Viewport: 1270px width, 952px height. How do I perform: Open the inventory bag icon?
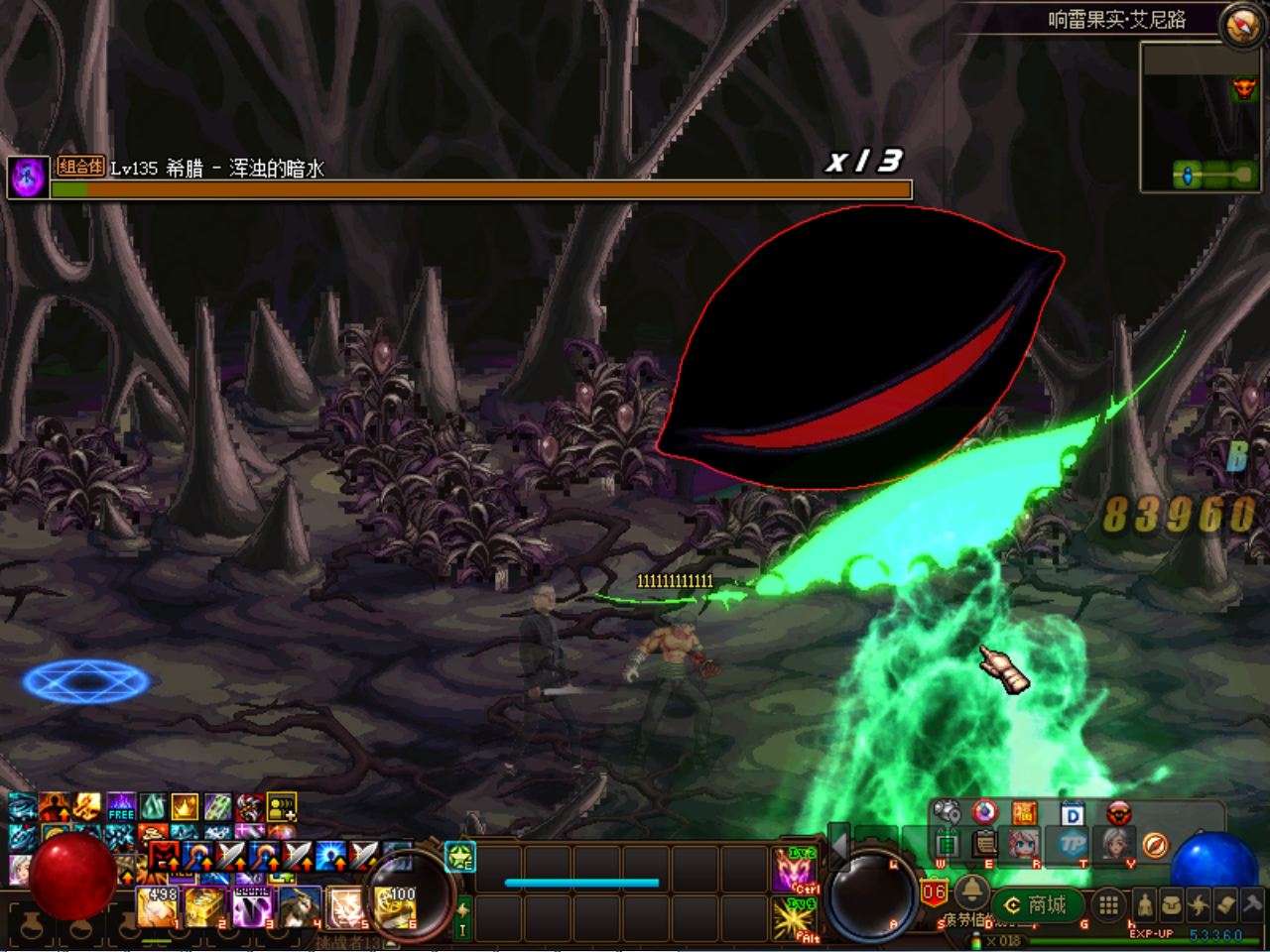pyautogui.click(x=1172, y=904)
